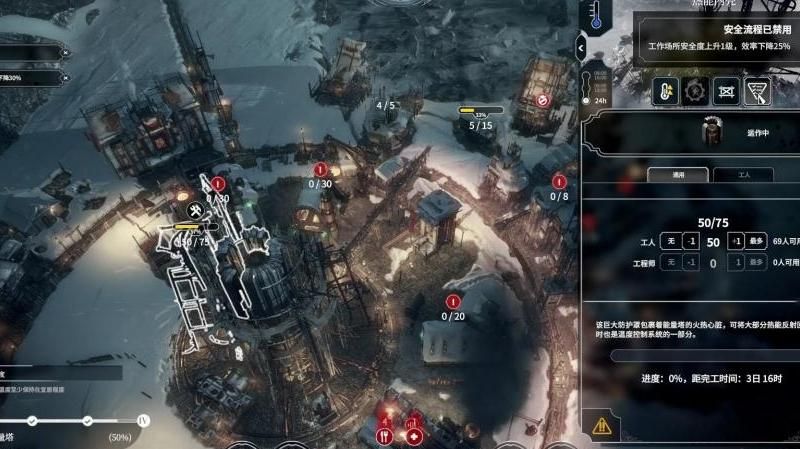
Task: Click the red medical cross alert
Action: pyautogui.click(x=413, y=436)
